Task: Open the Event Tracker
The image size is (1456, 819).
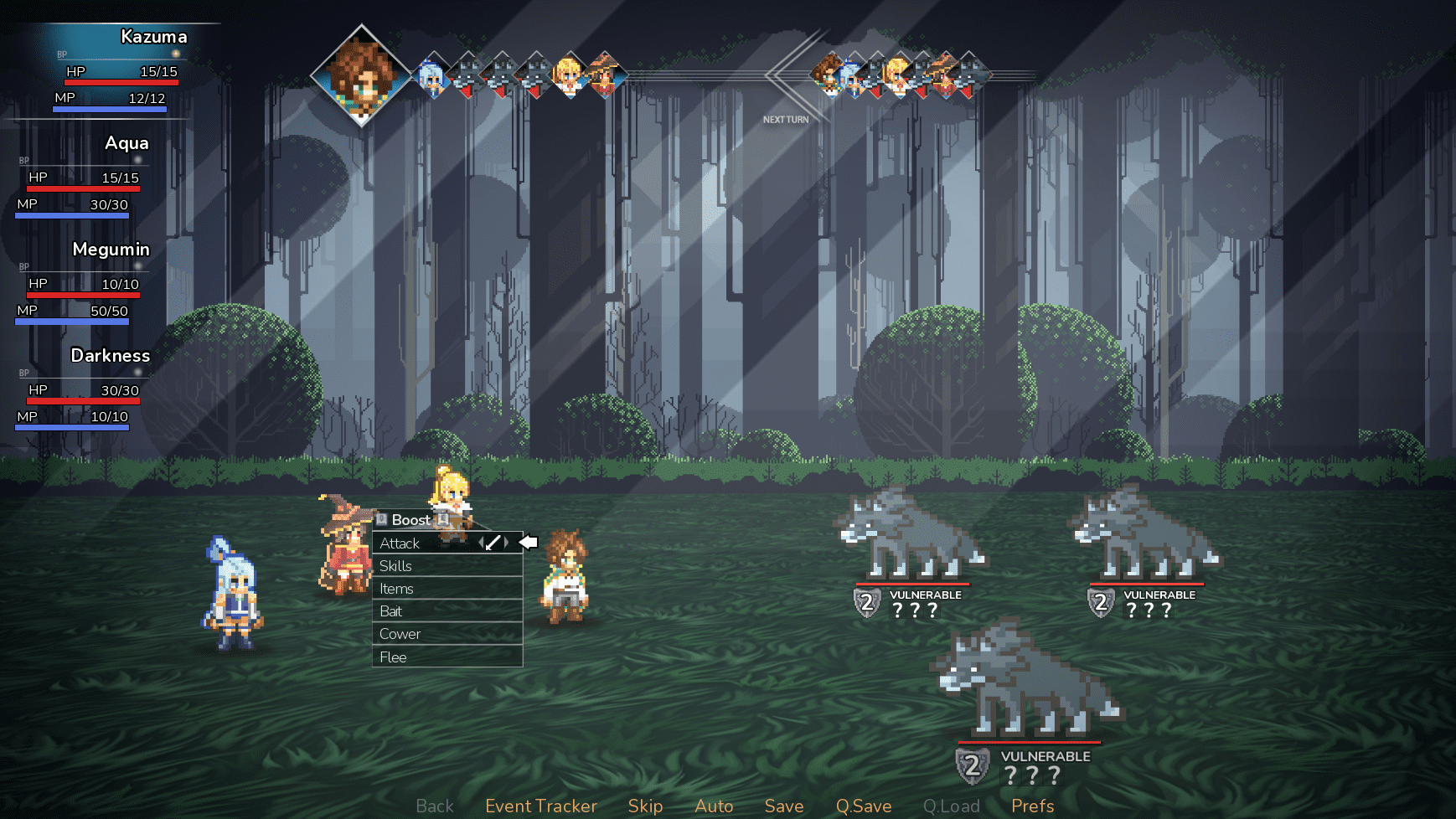Action: 541,806
